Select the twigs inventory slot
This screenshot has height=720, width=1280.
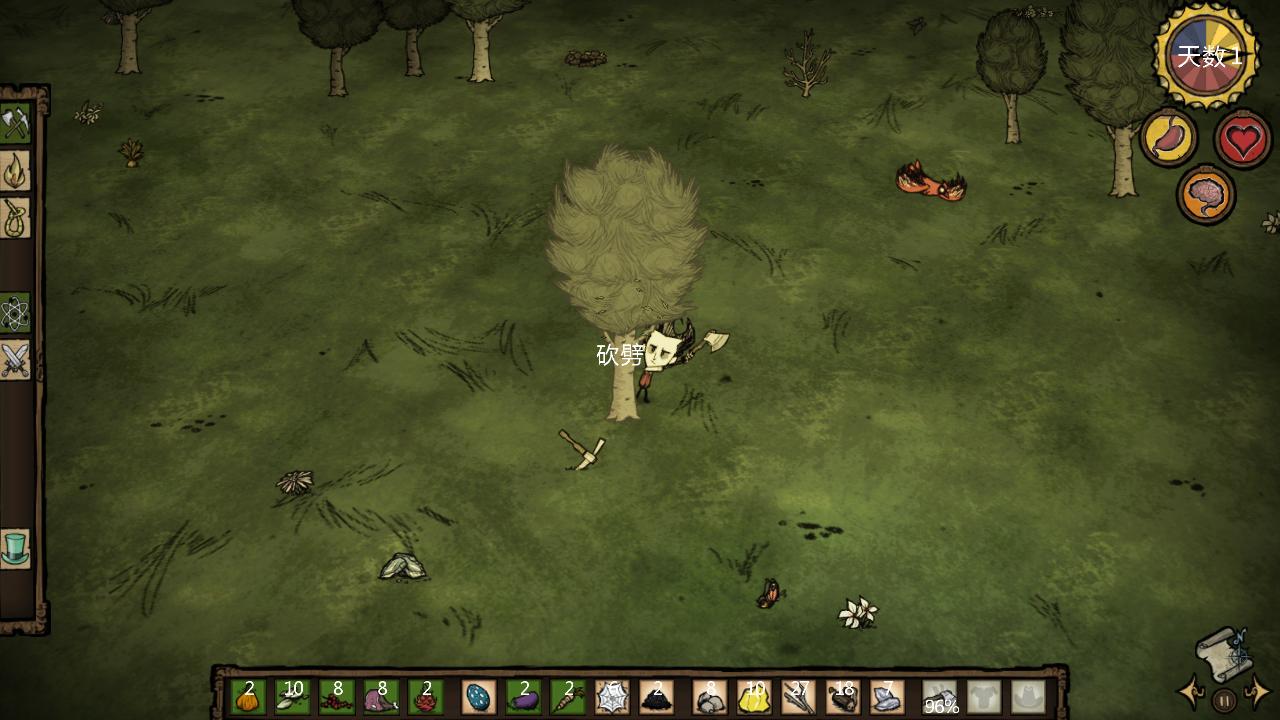[x=799, y=697]
